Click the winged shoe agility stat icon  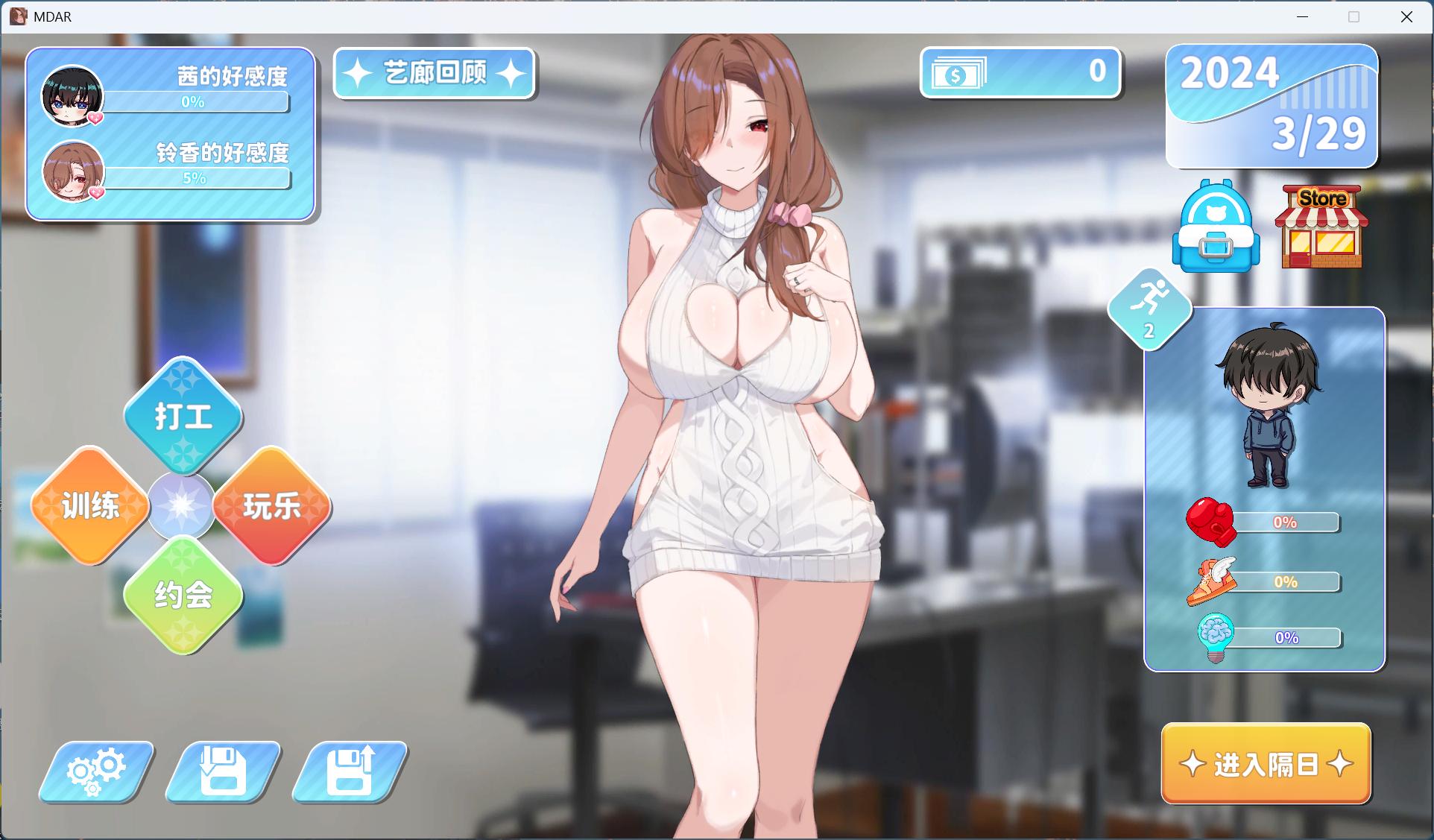(x=1212, y=580)
